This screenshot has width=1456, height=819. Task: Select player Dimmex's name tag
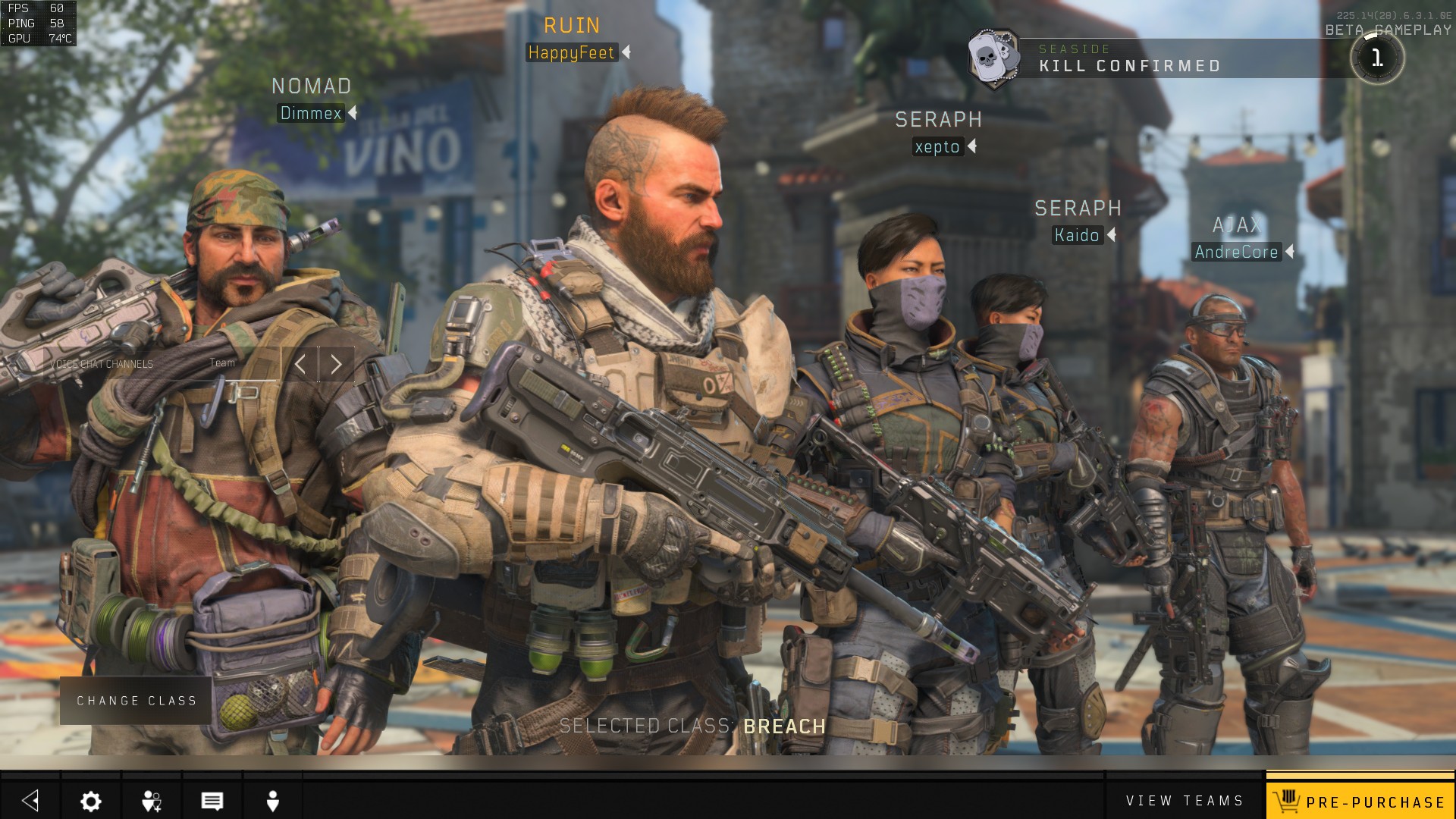(x=311, y=113)
